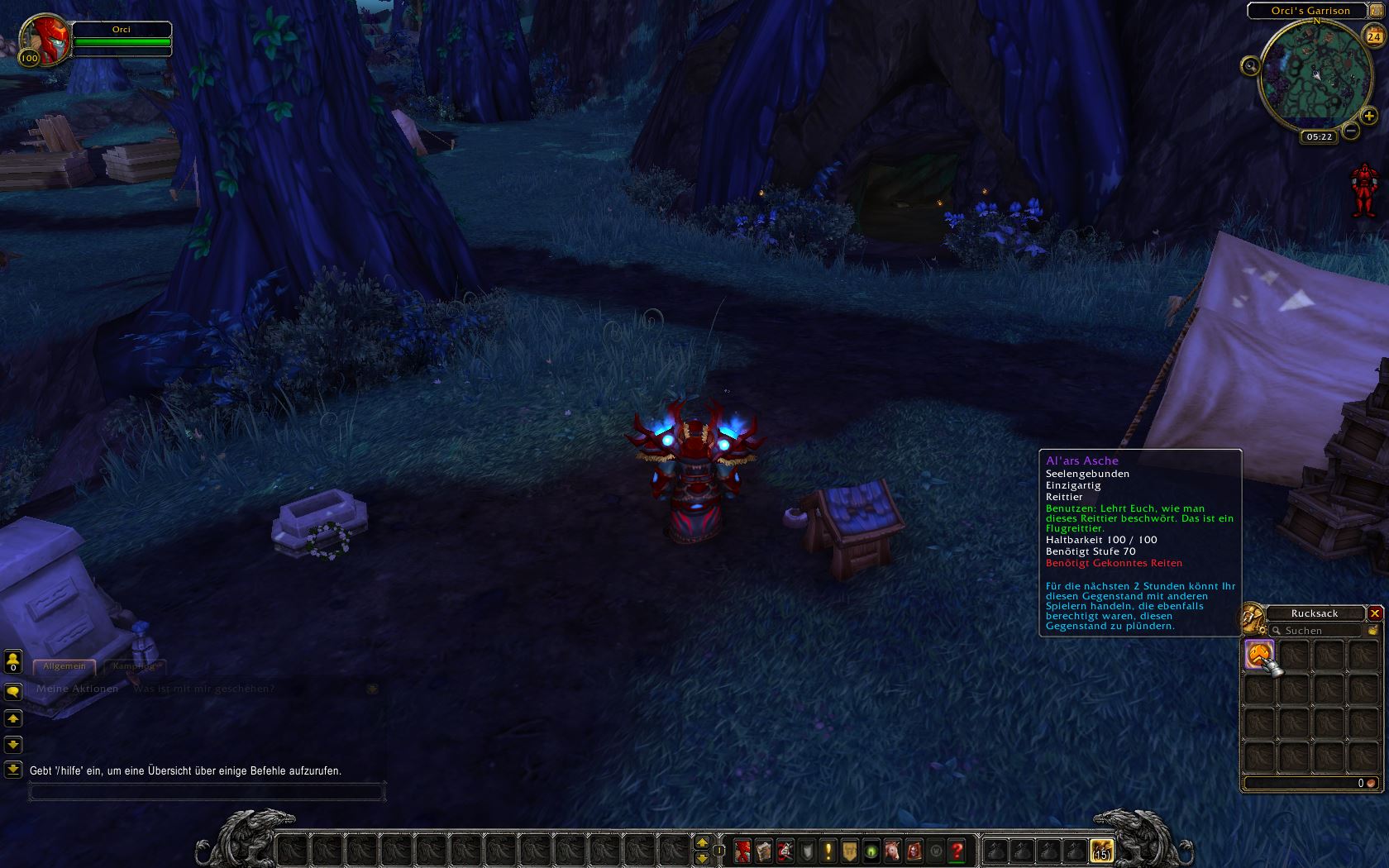Open the character info micro button
The width and height of the screenshot is (1389, 868).
[x=742, y=850]
